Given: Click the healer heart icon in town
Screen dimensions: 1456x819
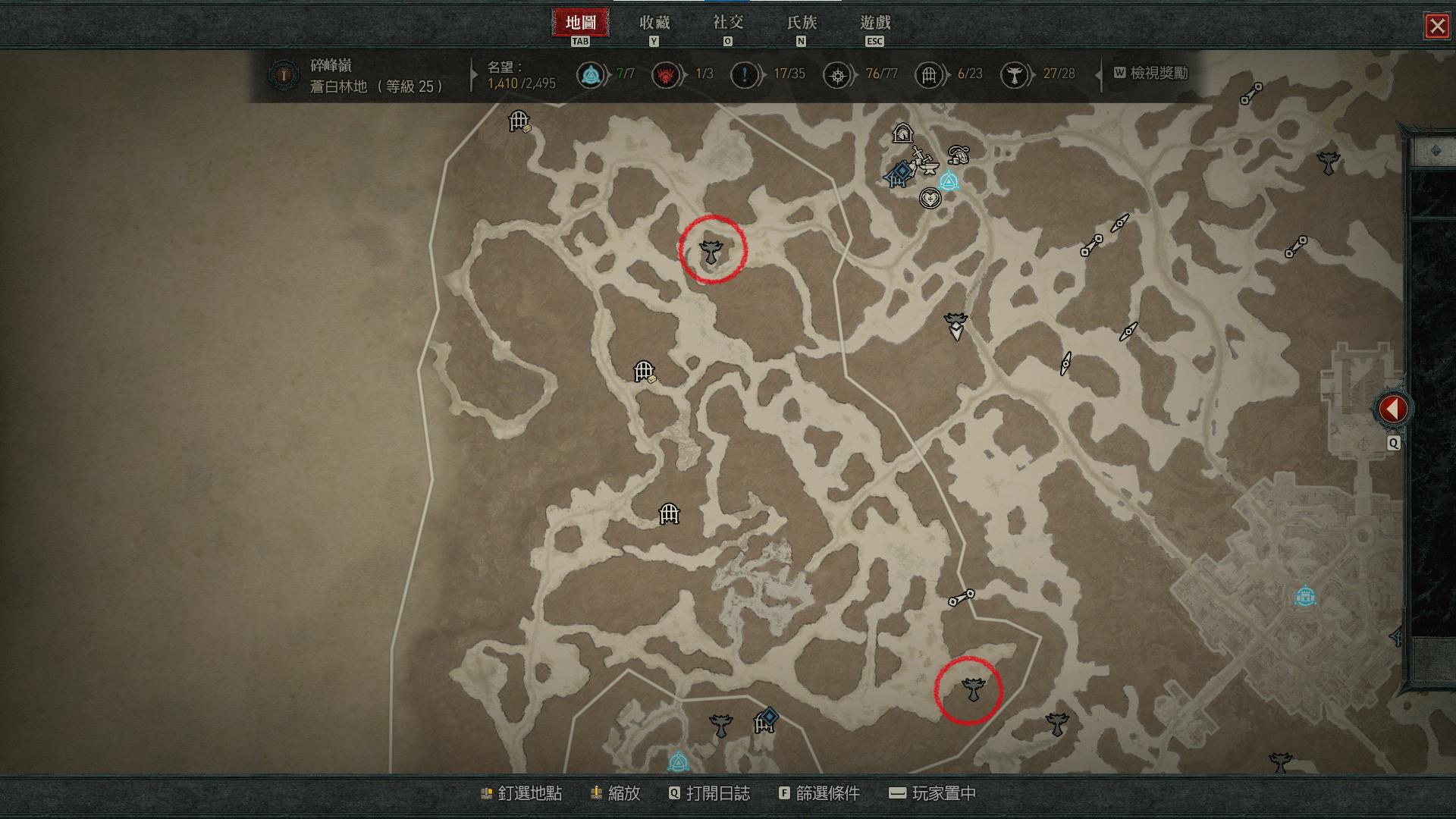Looking at the screenshot, I should tap(930, 199).
